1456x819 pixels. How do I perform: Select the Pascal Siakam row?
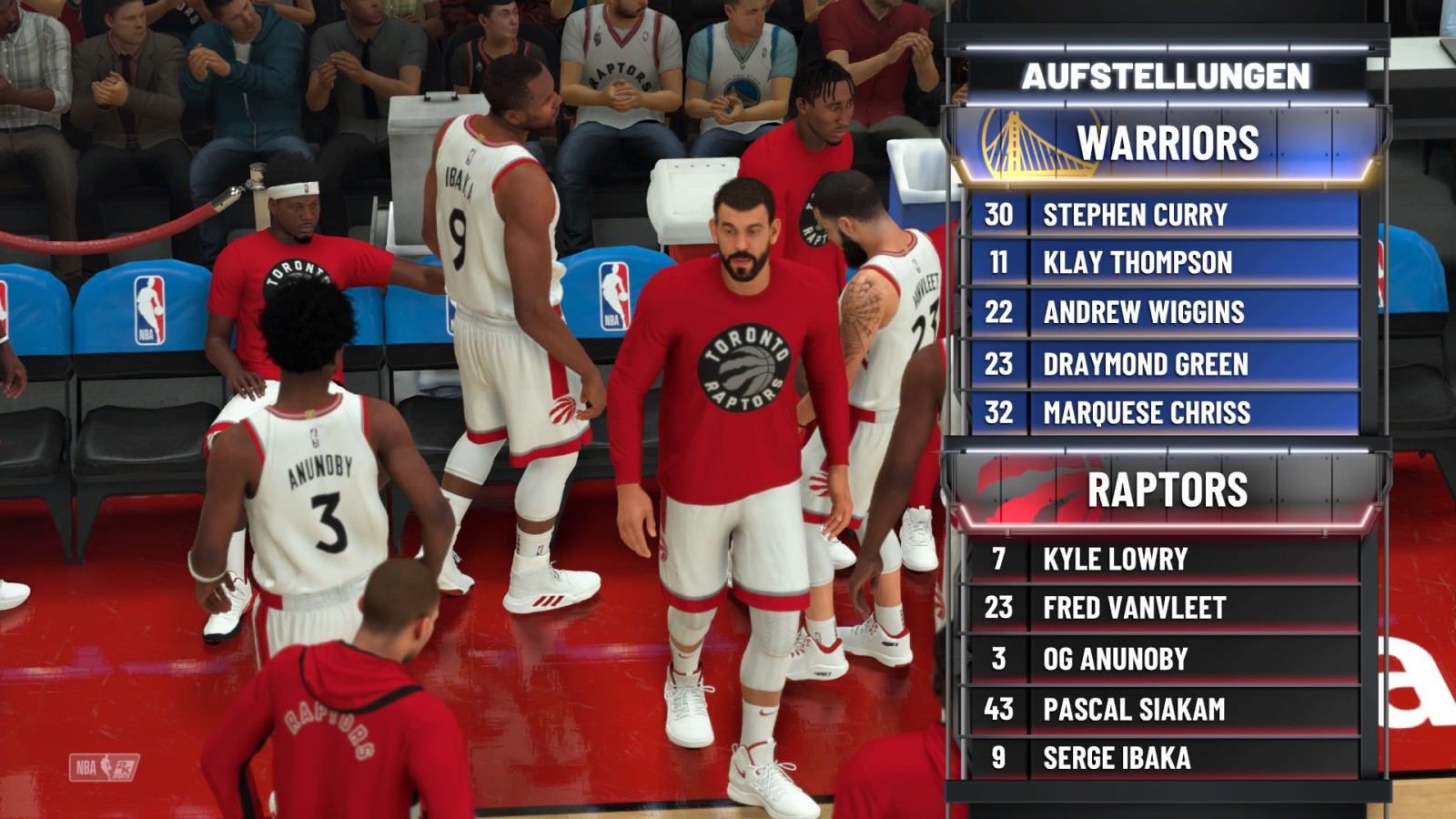[1165, 709]
